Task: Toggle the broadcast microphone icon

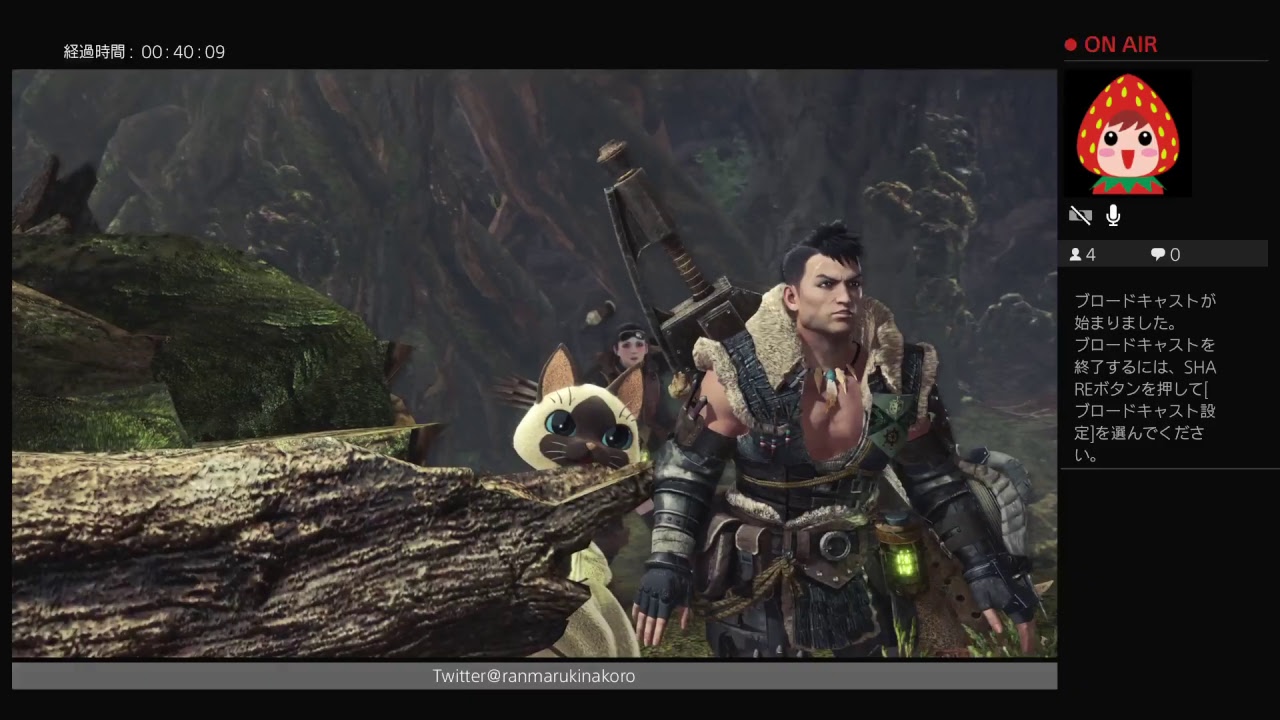Action: coord(1113,216)
